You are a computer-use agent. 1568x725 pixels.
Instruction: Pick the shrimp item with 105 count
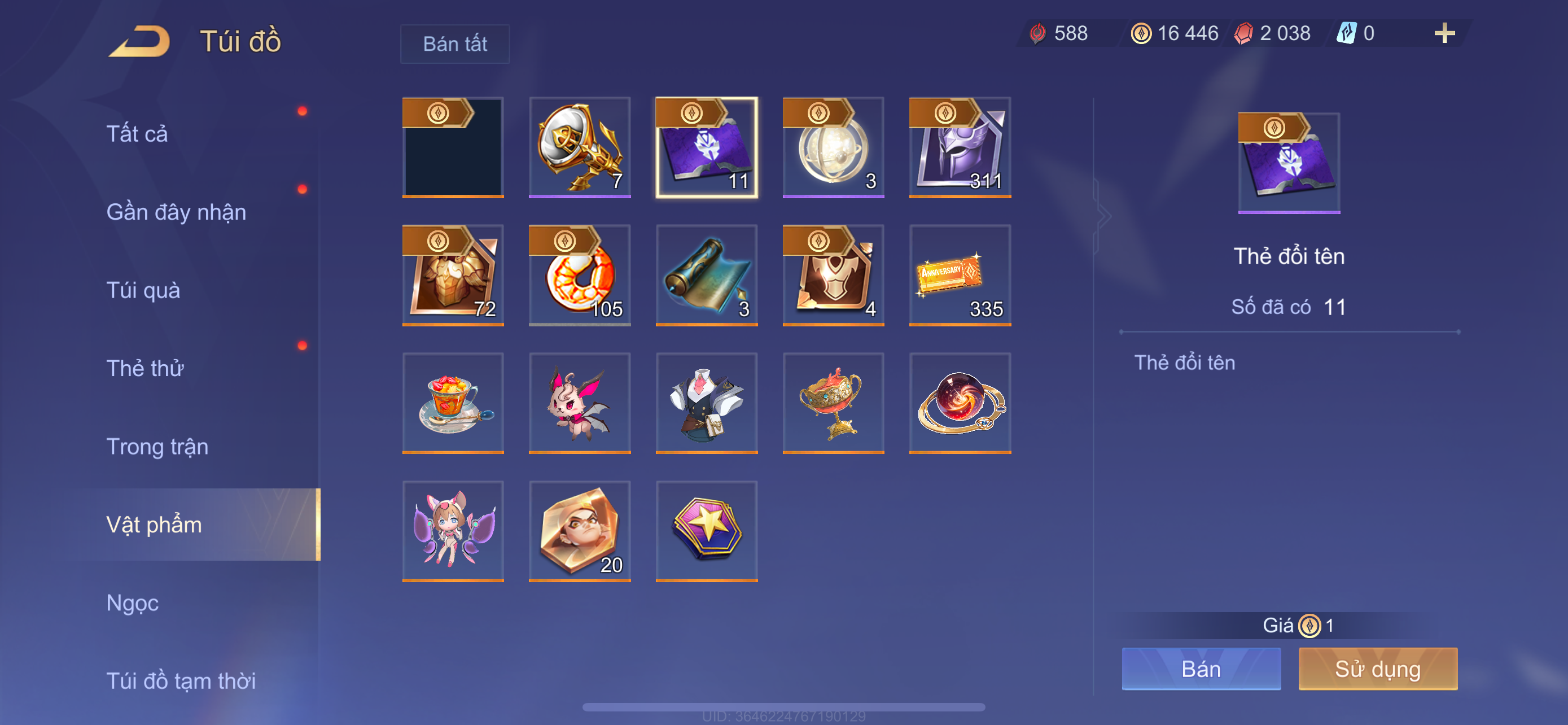click(580, 275)
